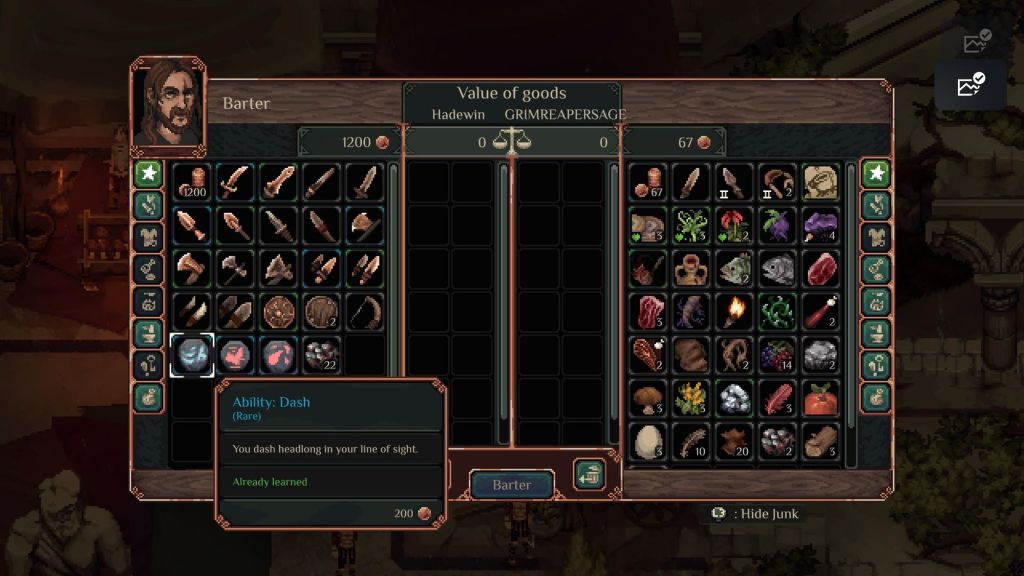This screenshot has width=1024, height=576.
Task: Choose the lit torch from your inventory
Action: 735,312
